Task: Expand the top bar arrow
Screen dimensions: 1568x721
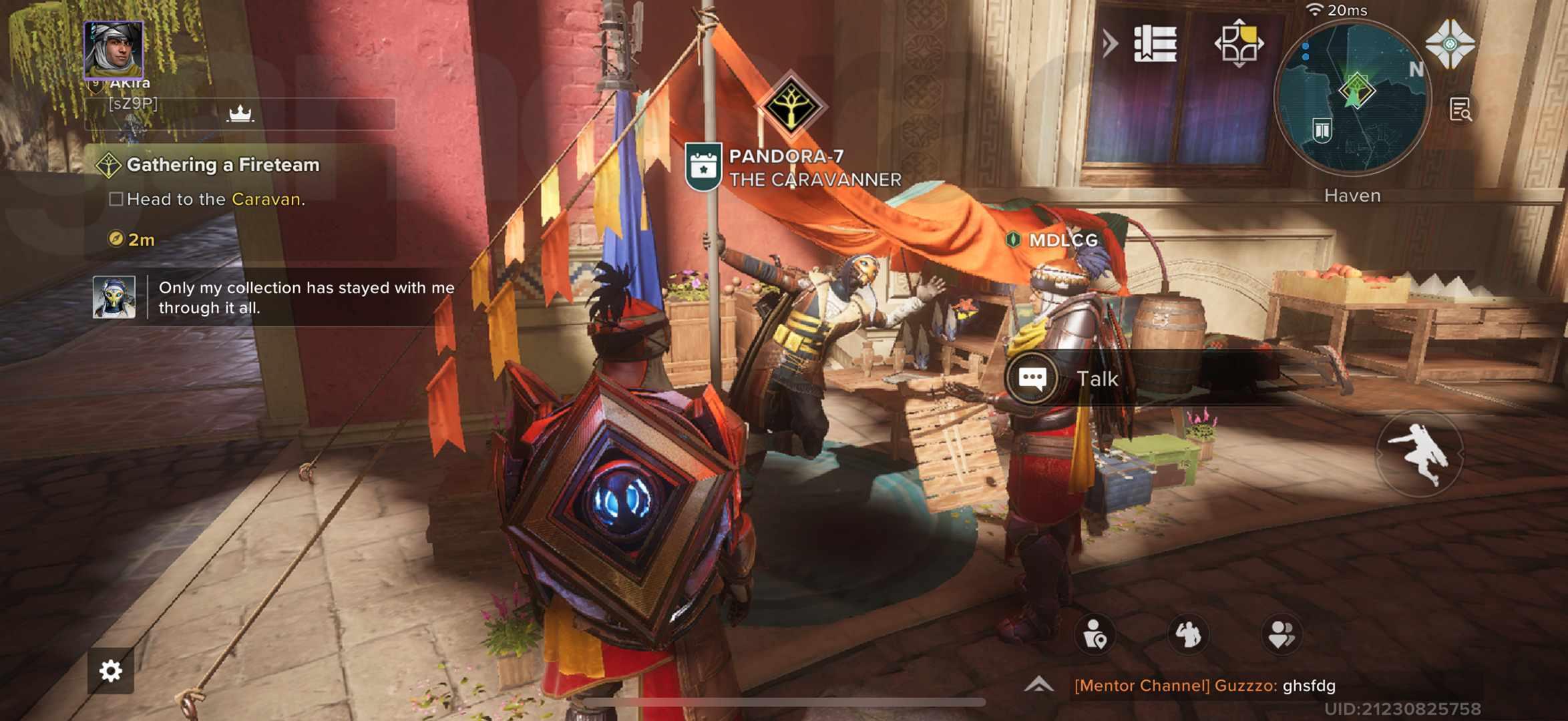Action: pos(1110,44)
